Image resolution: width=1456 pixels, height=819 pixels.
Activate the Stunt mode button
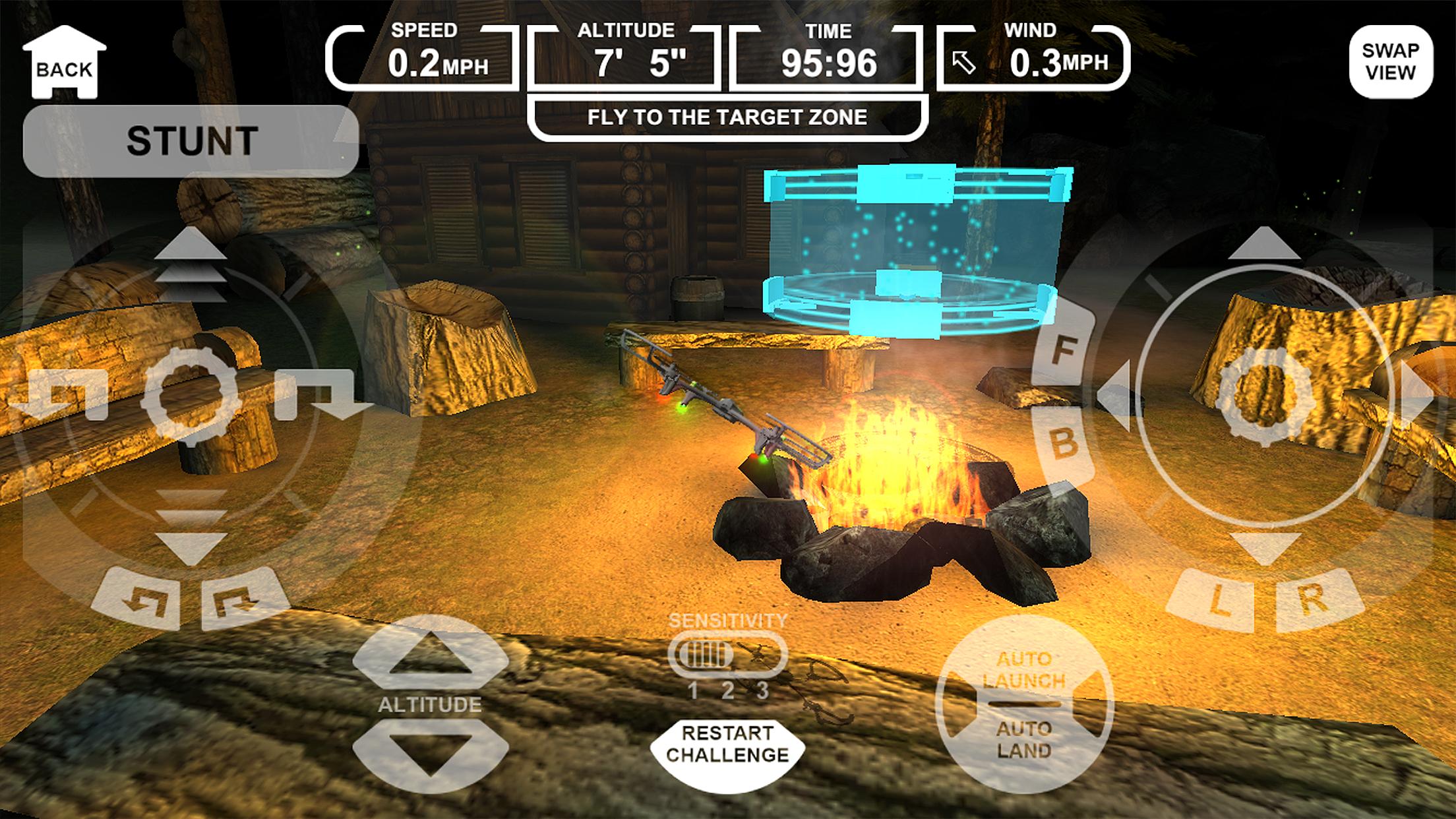tap(191, 140)
